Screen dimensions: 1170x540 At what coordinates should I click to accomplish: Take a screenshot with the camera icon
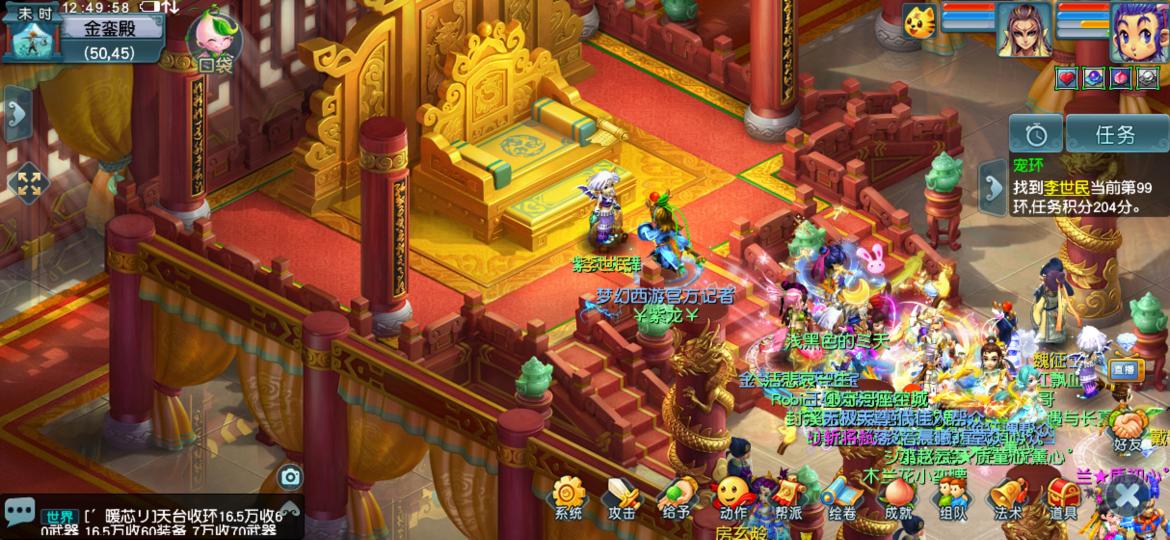[290, 477]
